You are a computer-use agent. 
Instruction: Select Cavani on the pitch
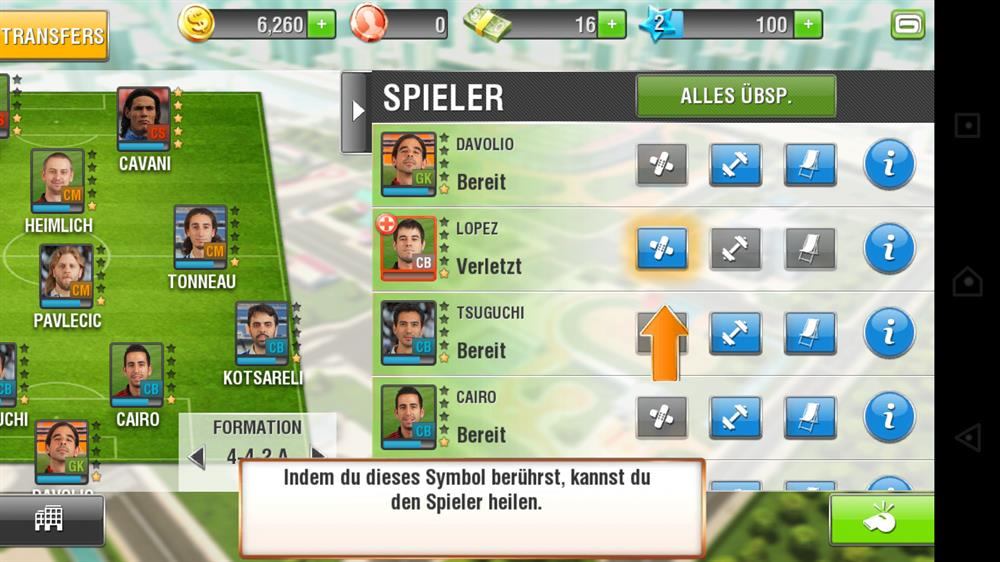pyautogui.click(x=144, y=120)
